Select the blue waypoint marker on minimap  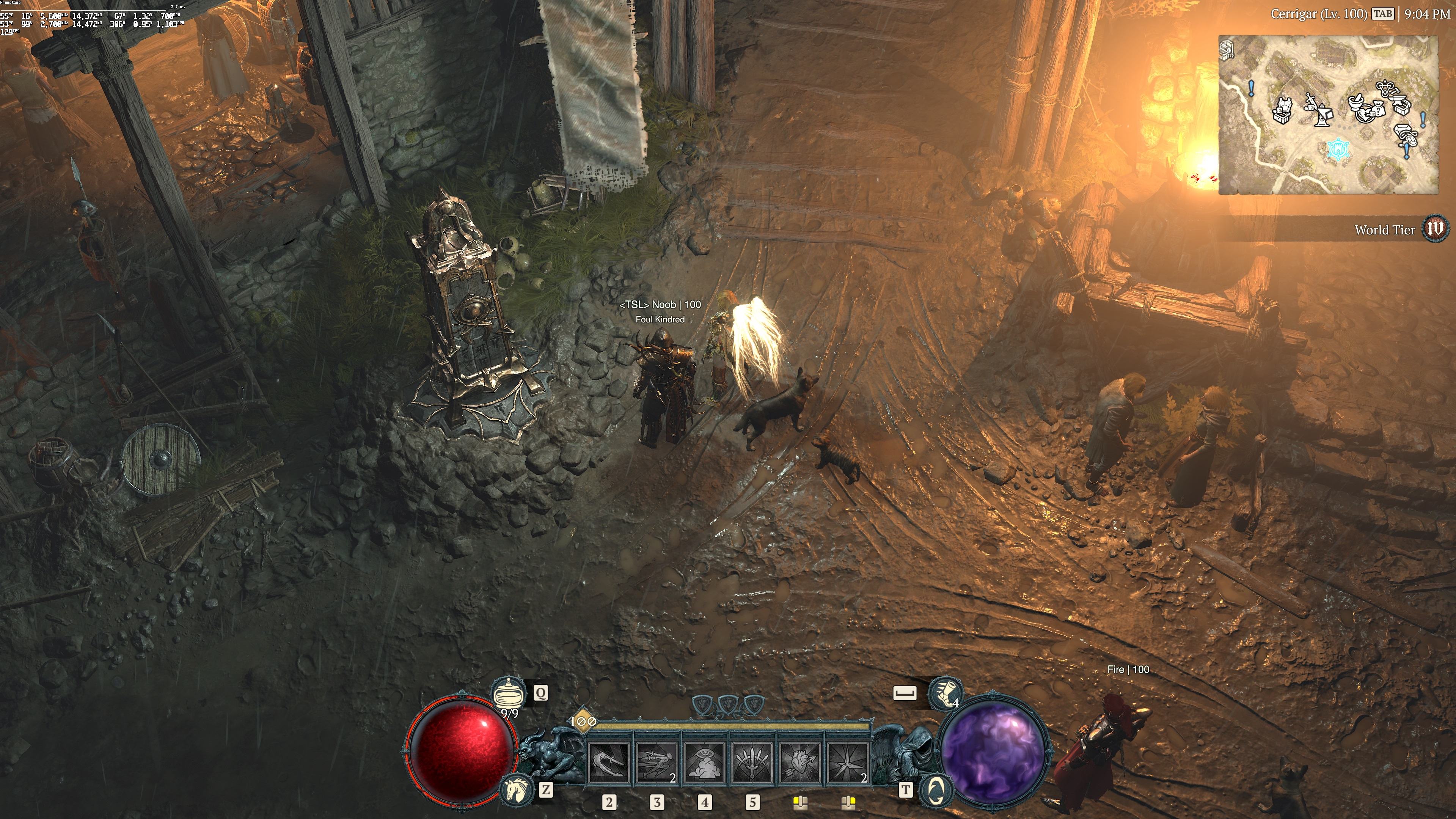click(x=1338, y=150)
